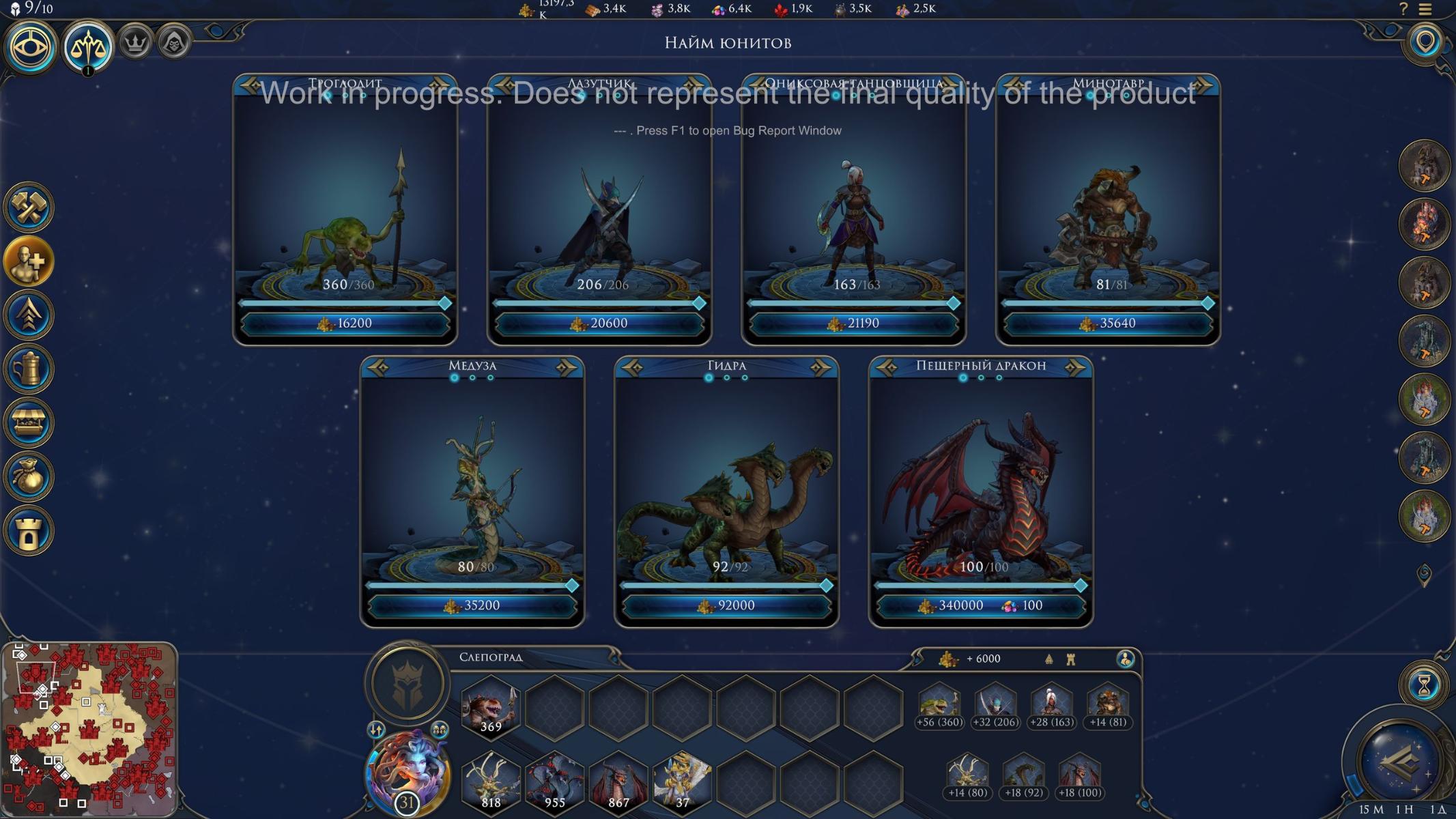Open the balance scales tab
This screenshot has width=1456, height=819.
[88, 46]
